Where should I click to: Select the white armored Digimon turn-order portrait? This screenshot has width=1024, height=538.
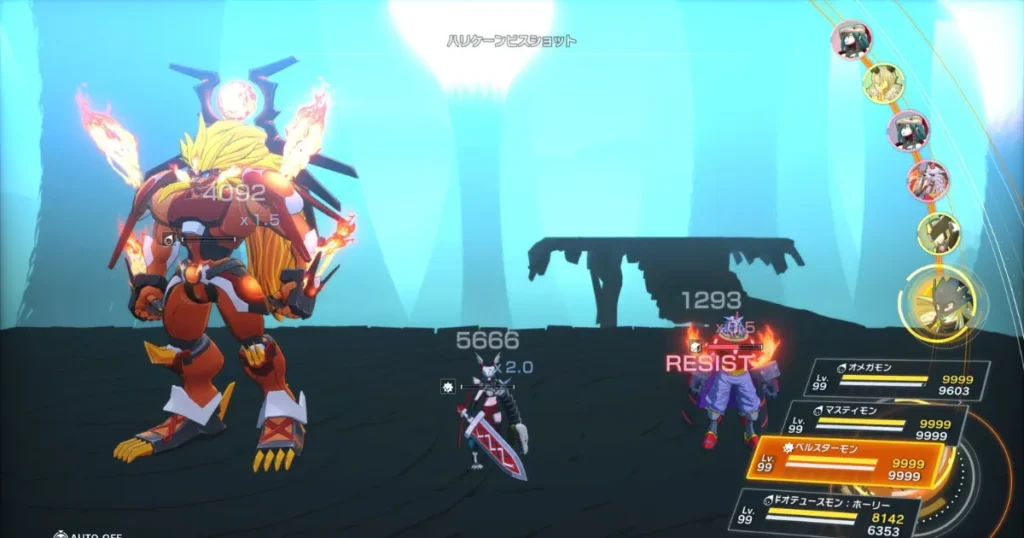coord(928,181)
